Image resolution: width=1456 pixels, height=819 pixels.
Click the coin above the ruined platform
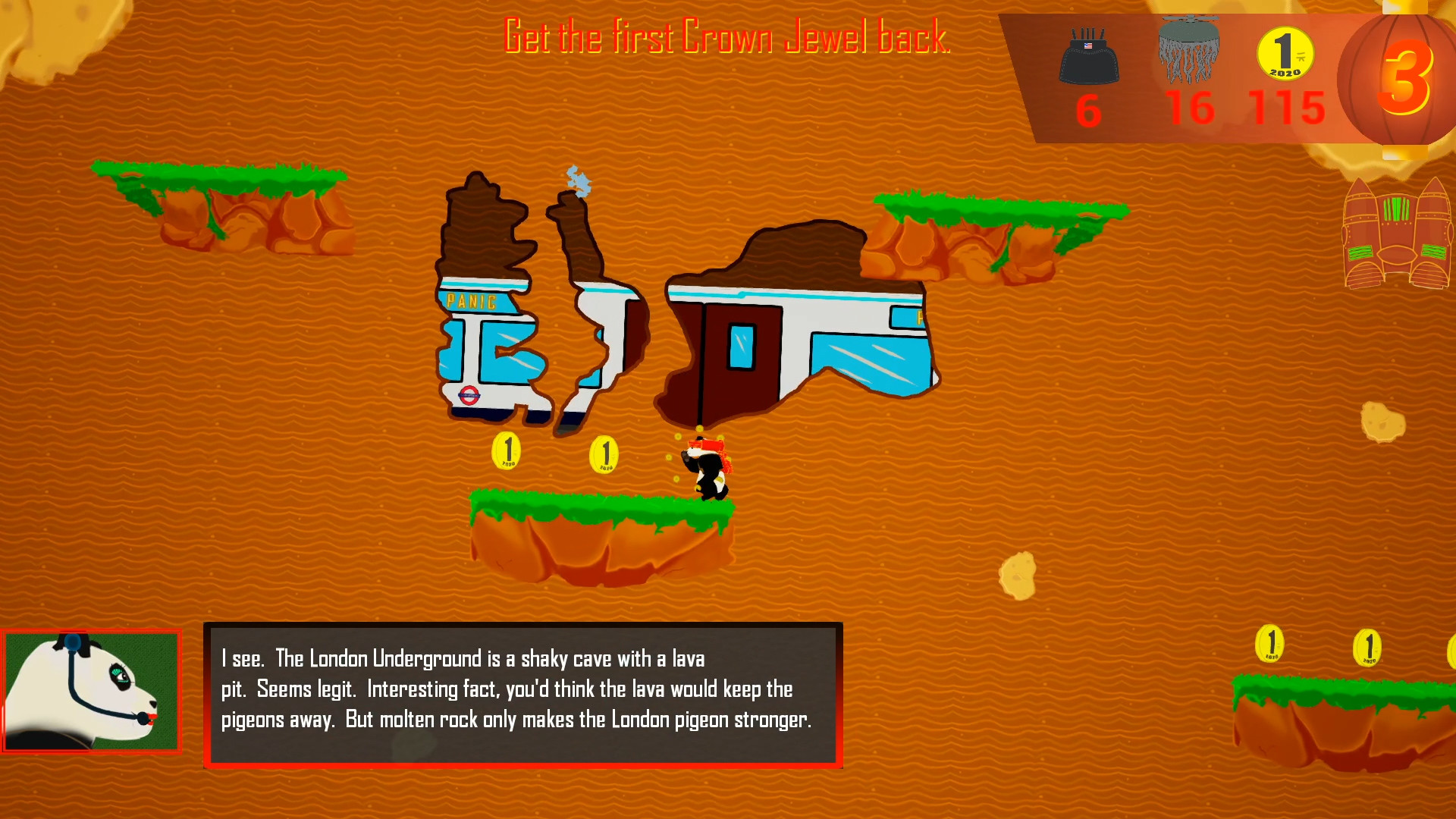tap(507, 450)
